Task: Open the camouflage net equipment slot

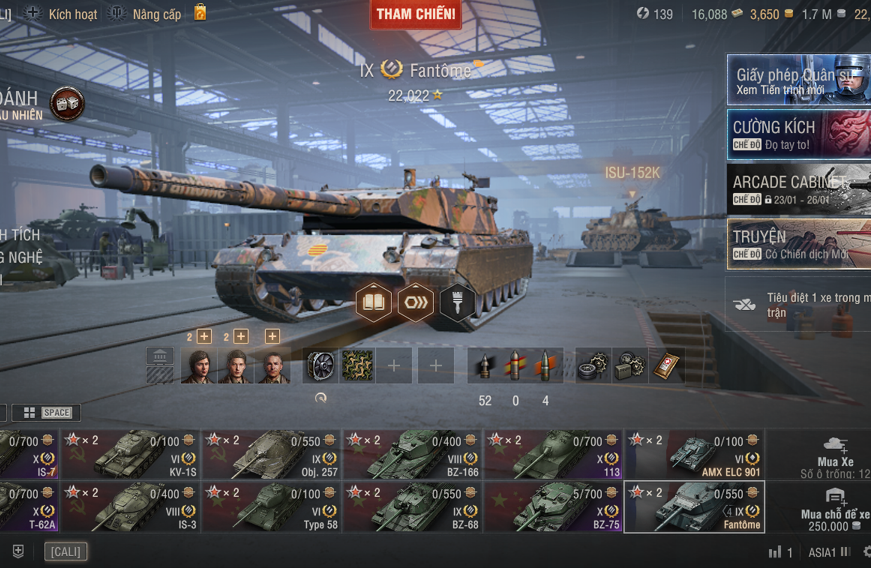Action: click(x=358, y=366)
